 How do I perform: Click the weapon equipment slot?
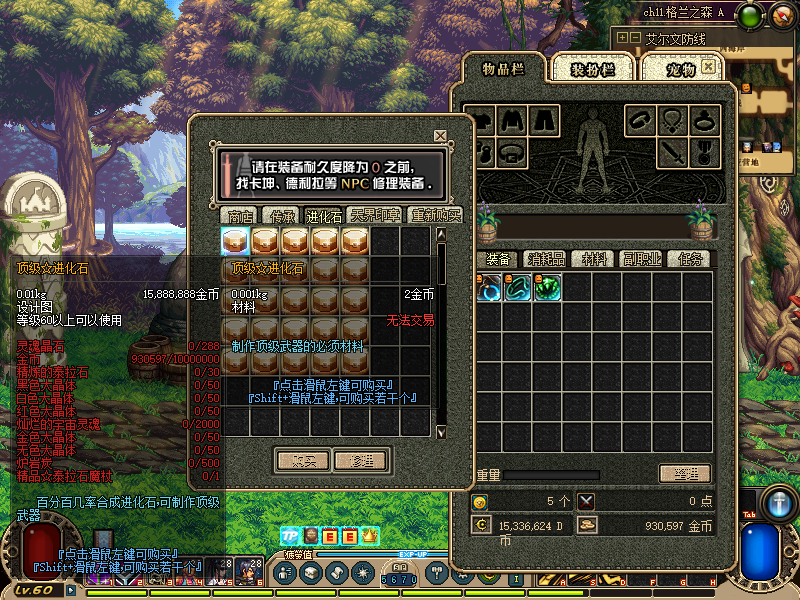click(671, 153)
